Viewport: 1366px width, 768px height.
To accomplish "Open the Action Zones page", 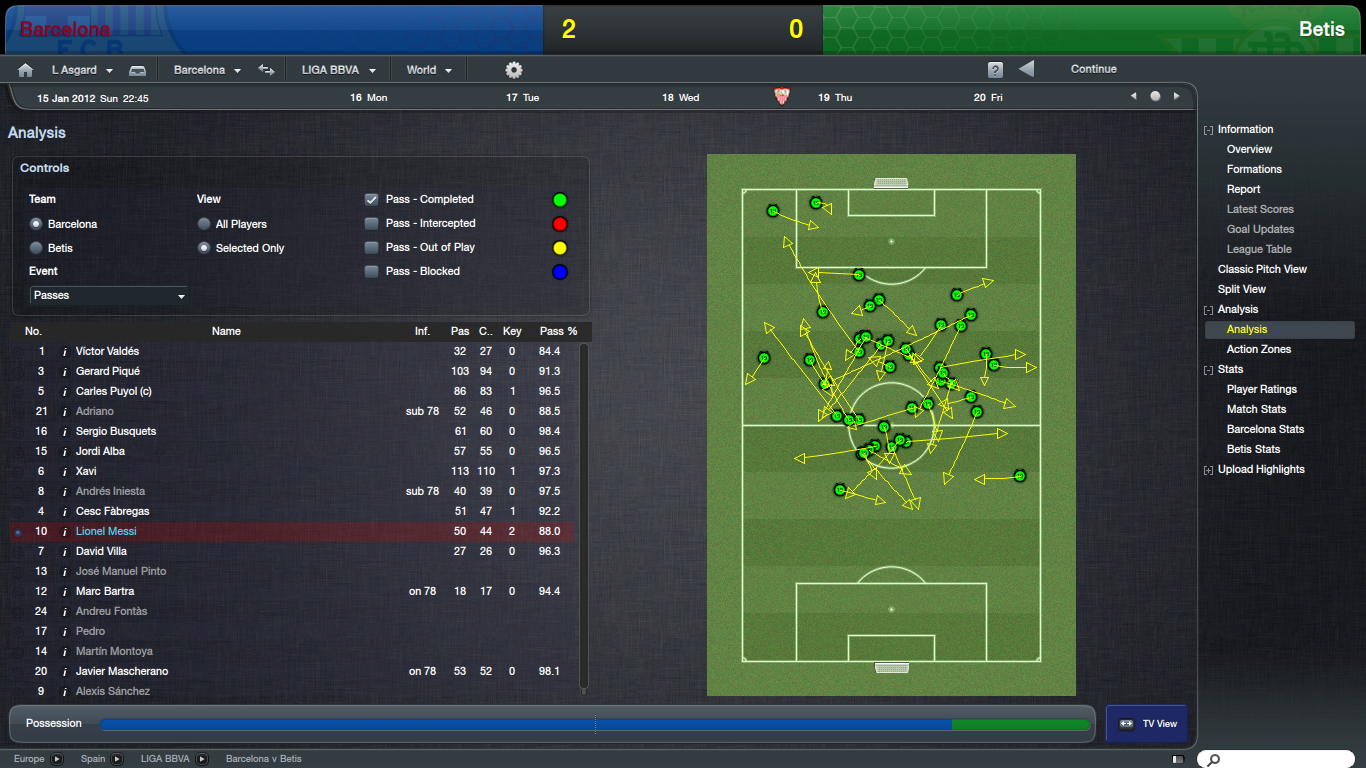I will [1258, 349].
